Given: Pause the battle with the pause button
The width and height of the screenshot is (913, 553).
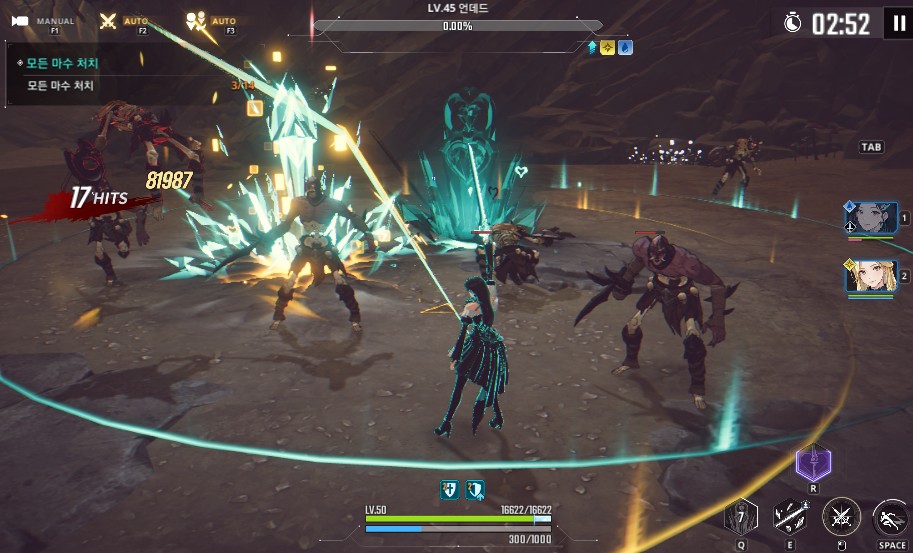Looking at the screenshot, I should (x=897, y=23).
